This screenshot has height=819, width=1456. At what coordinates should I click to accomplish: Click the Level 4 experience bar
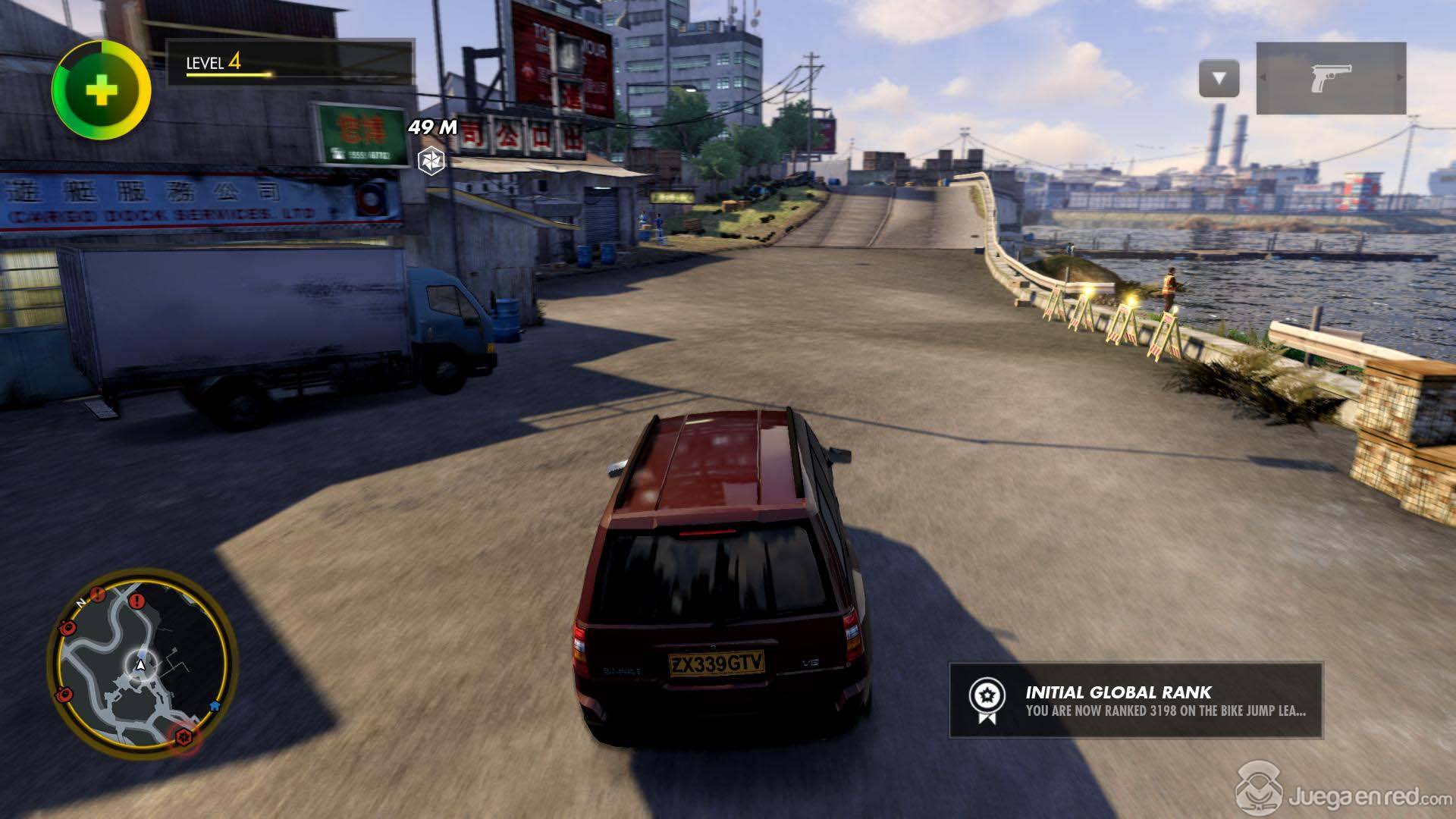[x=290, y=63]
